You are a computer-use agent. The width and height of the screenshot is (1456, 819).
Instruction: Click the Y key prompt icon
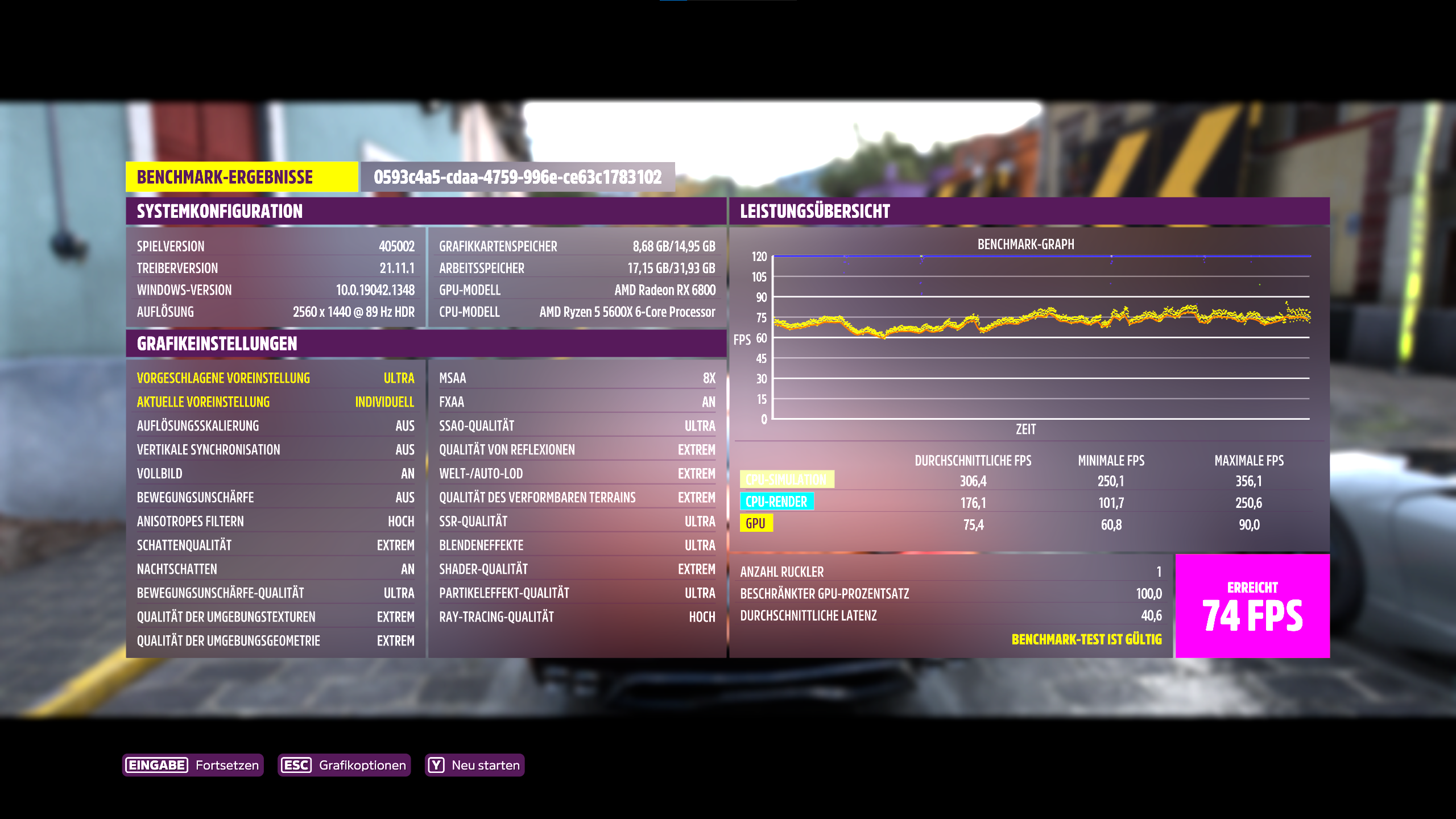tap(436, 765)
